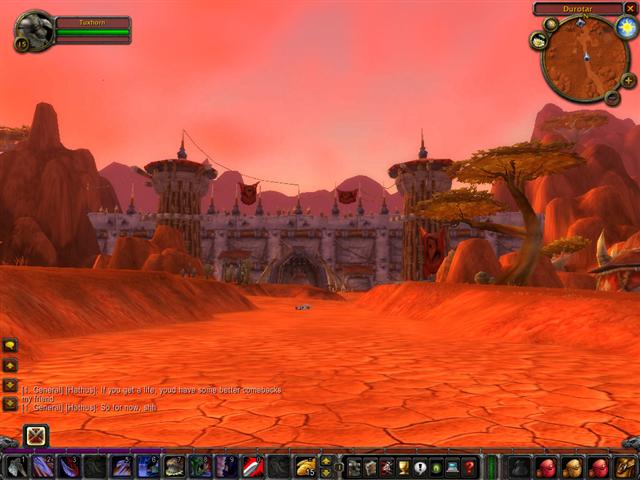640x480 pixels.
Task: Zoom out the minimap with minus button
Action: coord(612,97)
